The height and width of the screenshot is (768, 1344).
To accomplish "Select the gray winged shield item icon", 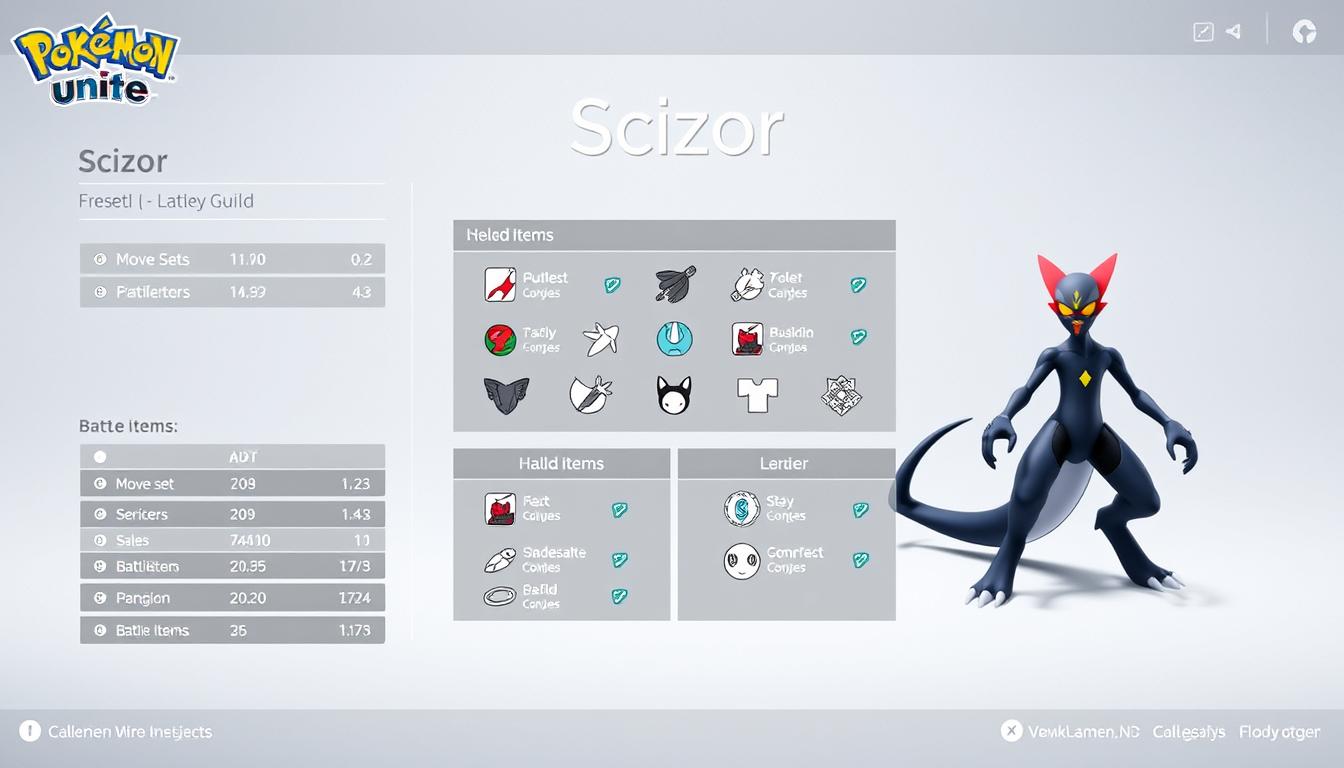I will click(x=508, y=392).
